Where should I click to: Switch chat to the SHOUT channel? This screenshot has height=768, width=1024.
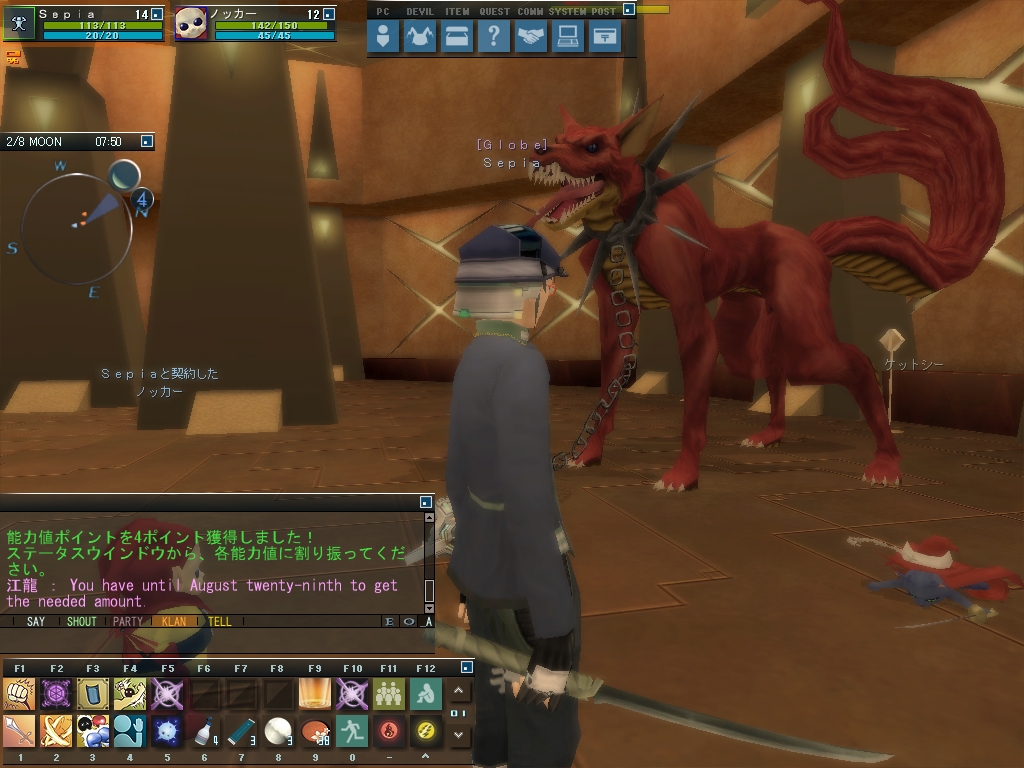tap(81, 621)
